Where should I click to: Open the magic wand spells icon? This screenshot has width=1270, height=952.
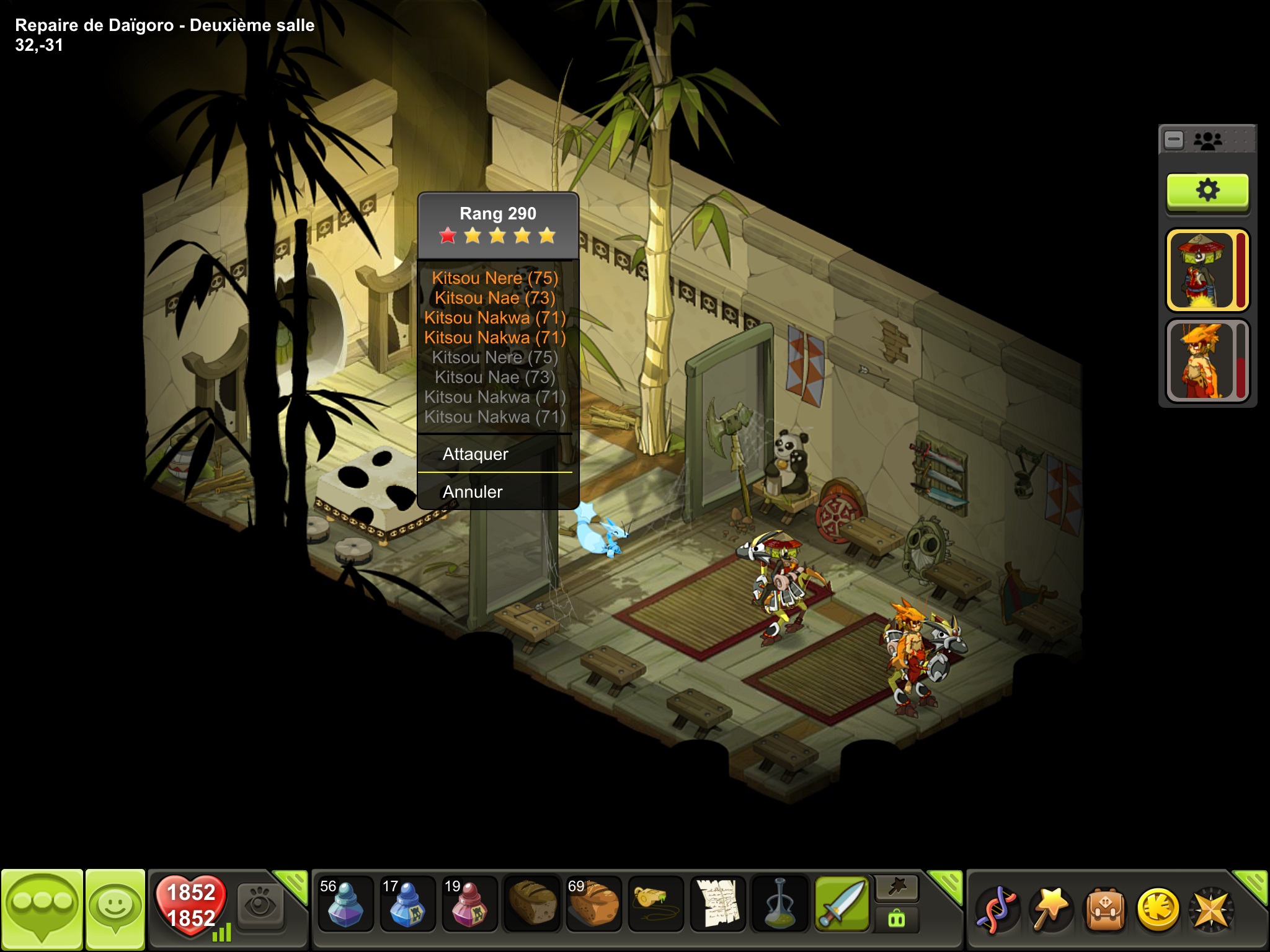pos(1051,910)
